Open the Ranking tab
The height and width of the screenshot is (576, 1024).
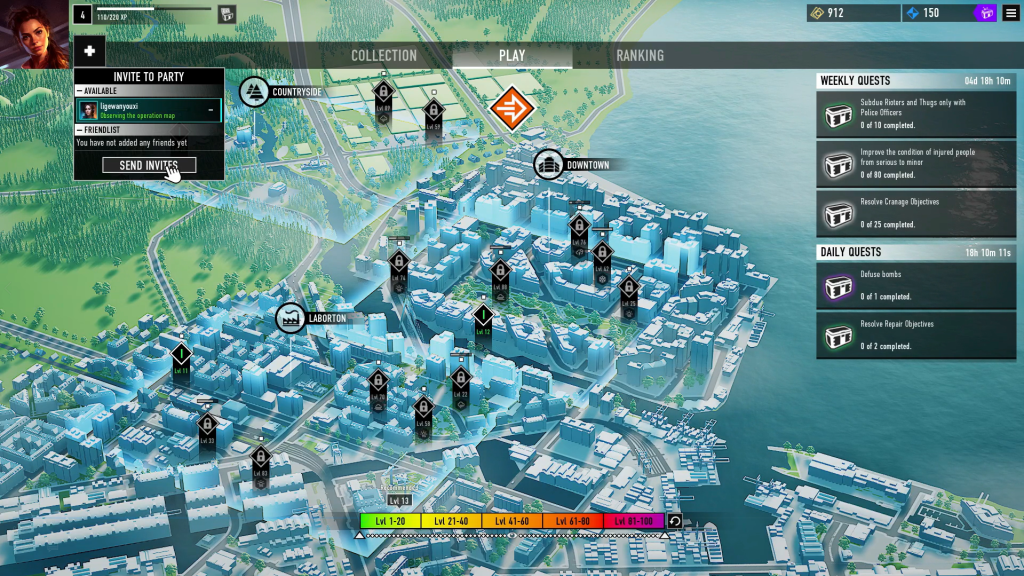pos(639,56)
